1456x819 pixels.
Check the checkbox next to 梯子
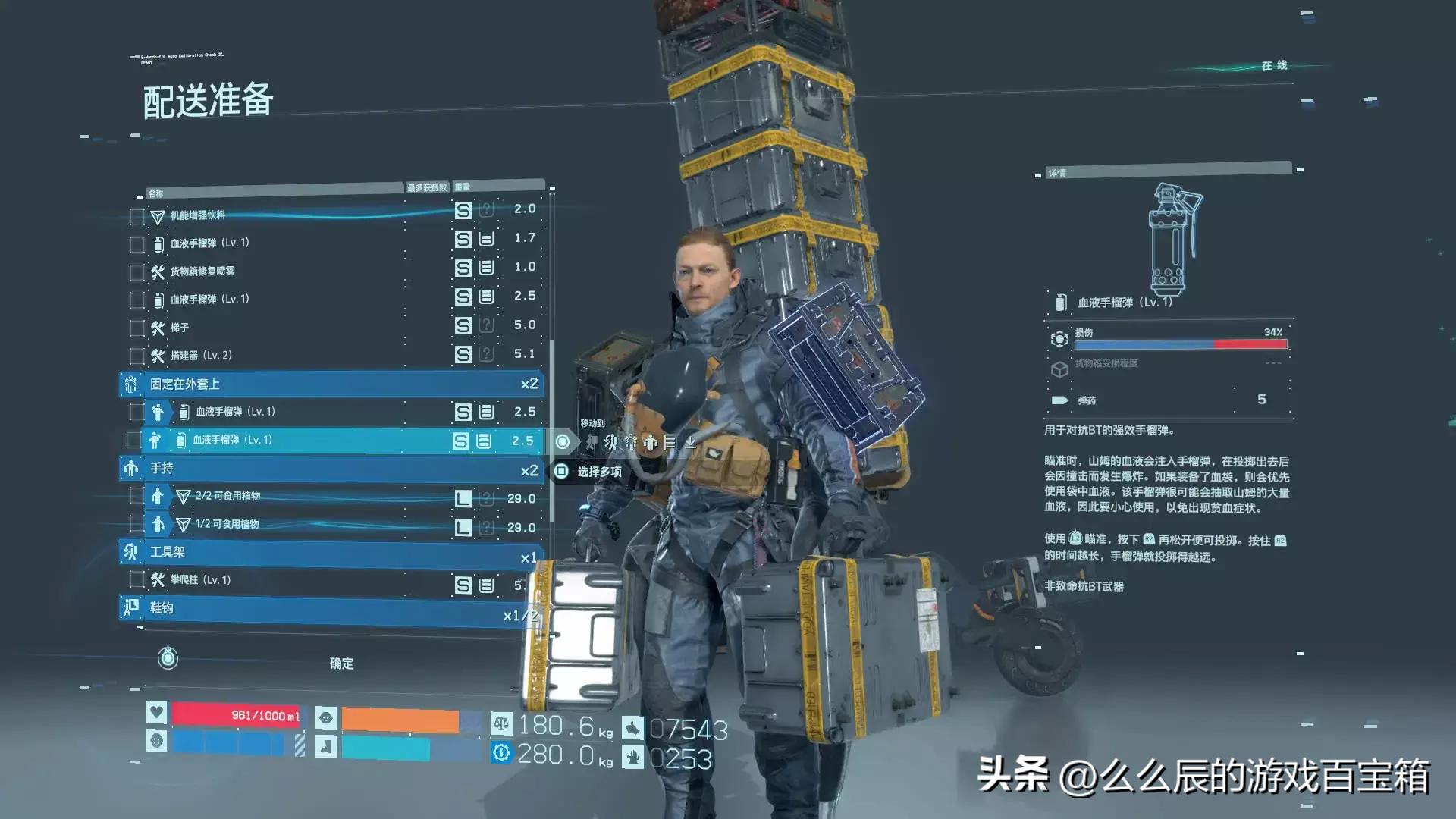[137, 328]
